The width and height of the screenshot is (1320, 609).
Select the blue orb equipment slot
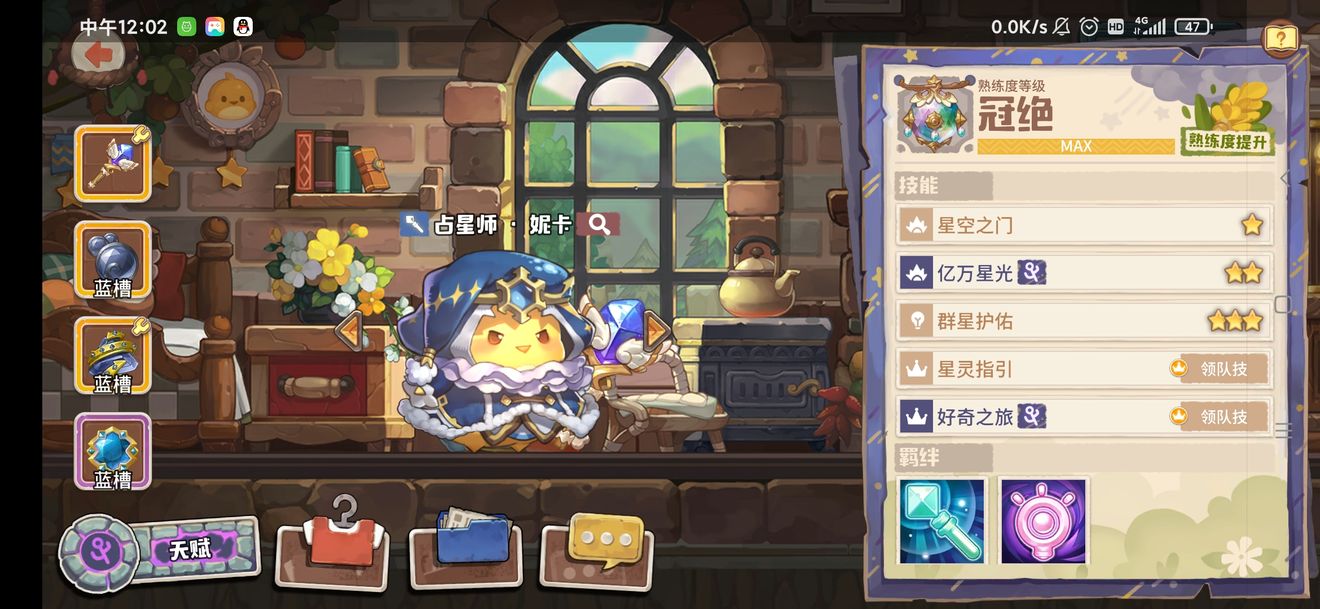point(112,260)
